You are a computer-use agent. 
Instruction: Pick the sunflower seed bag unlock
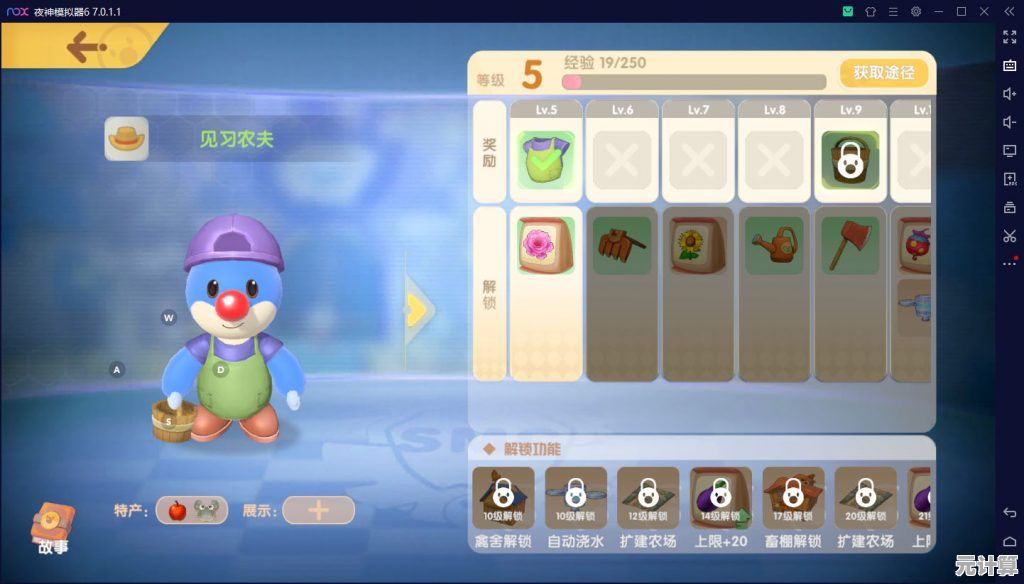pyautogui.click(x=698, y=246)
